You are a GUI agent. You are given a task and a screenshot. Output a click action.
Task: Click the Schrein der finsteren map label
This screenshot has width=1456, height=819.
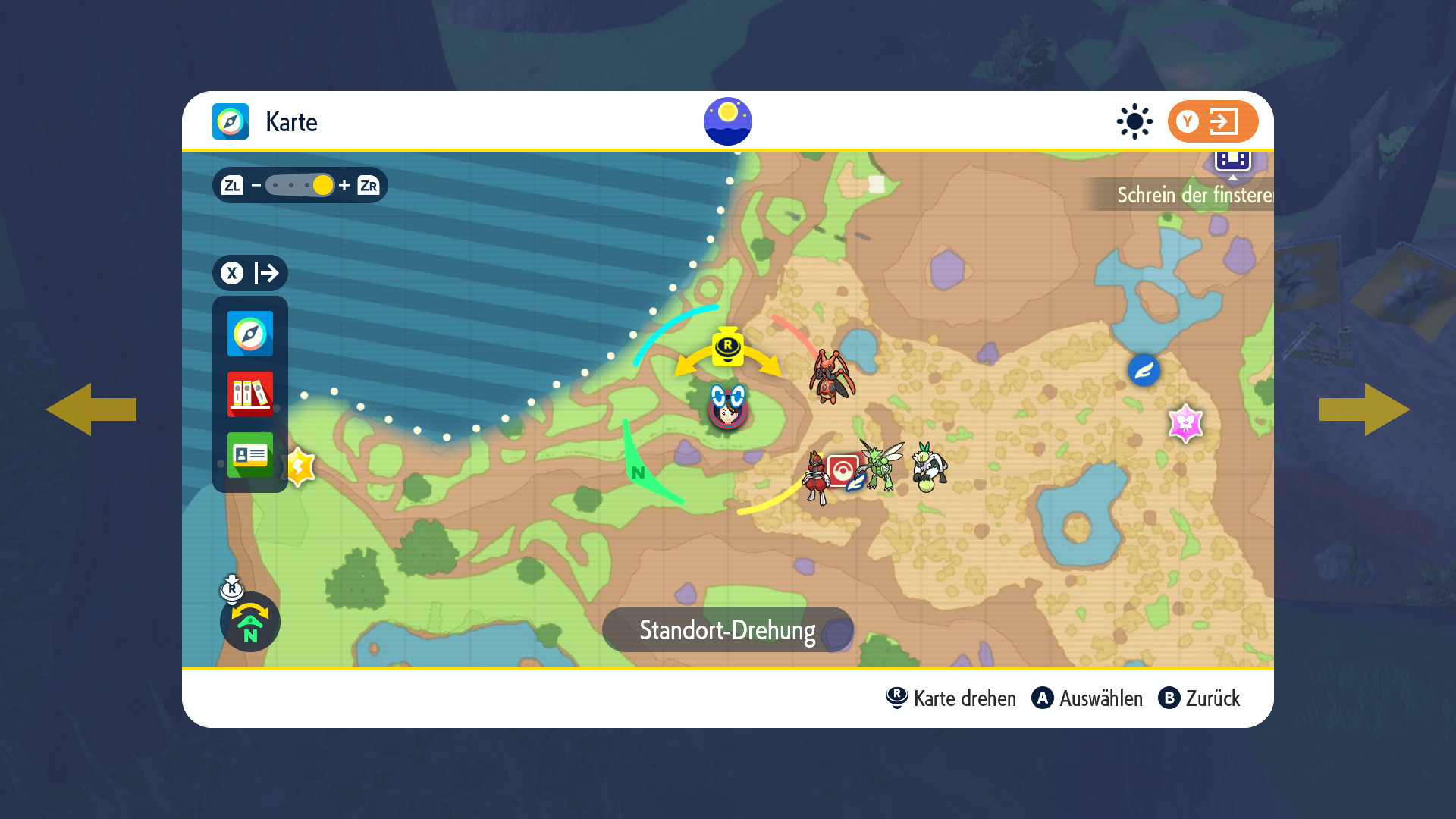point(1194,195)
